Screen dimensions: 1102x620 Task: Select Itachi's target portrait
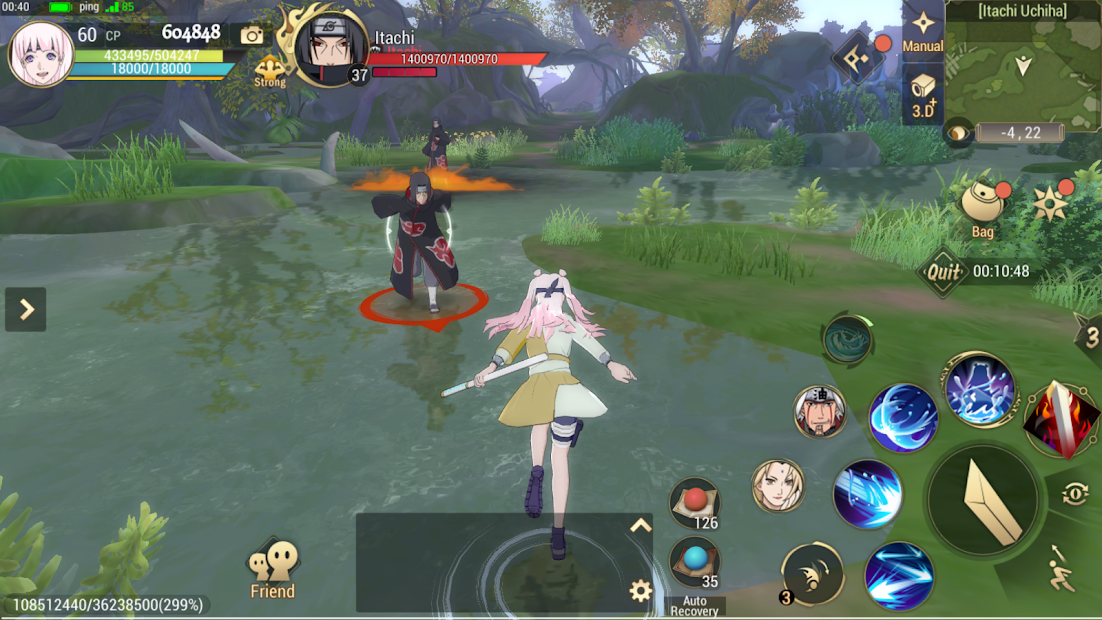(332, 47)
